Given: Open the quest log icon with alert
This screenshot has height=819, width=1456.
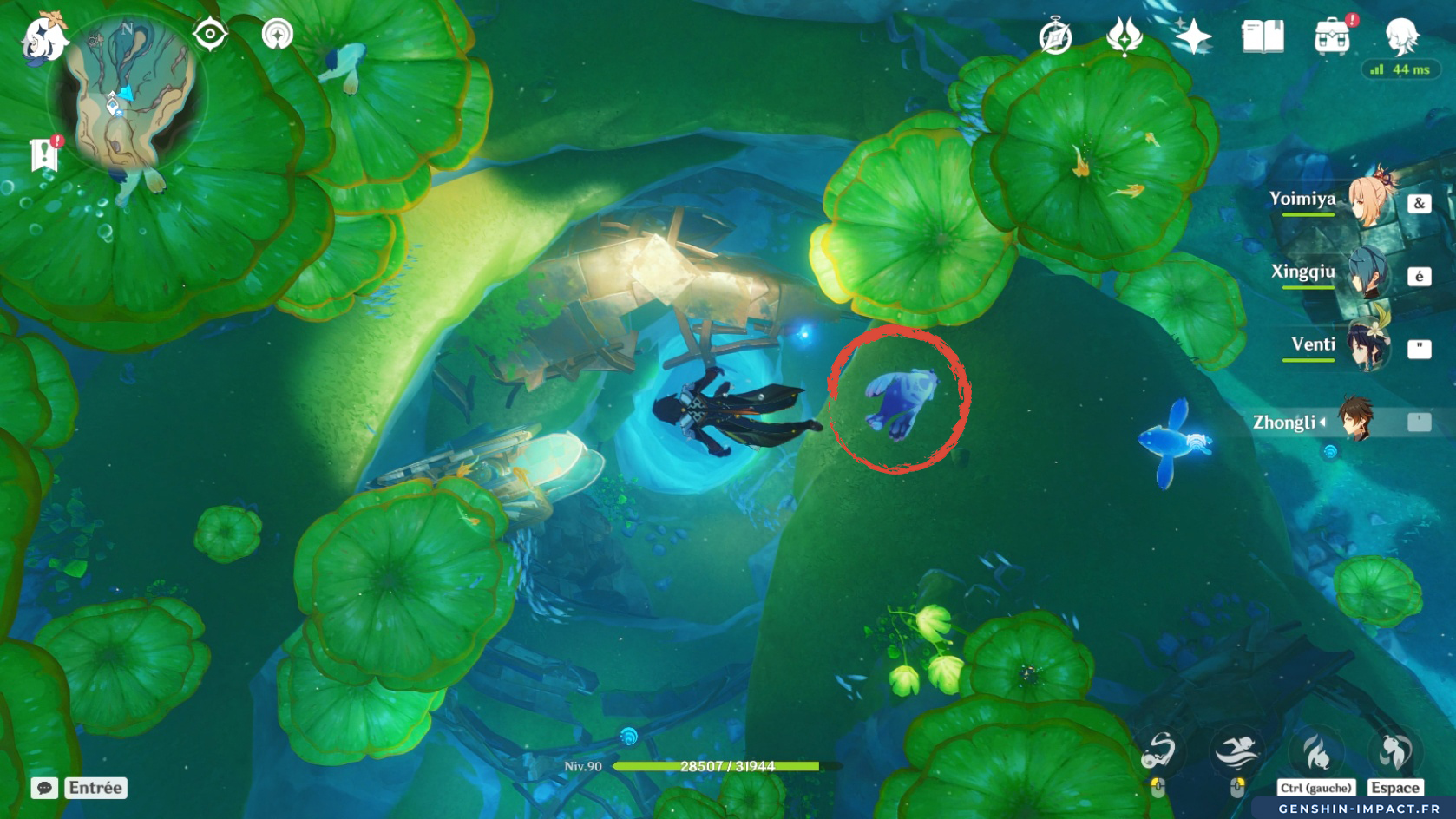Looking at the screenshot, I should pyautogui.click(x=44, y=154).
